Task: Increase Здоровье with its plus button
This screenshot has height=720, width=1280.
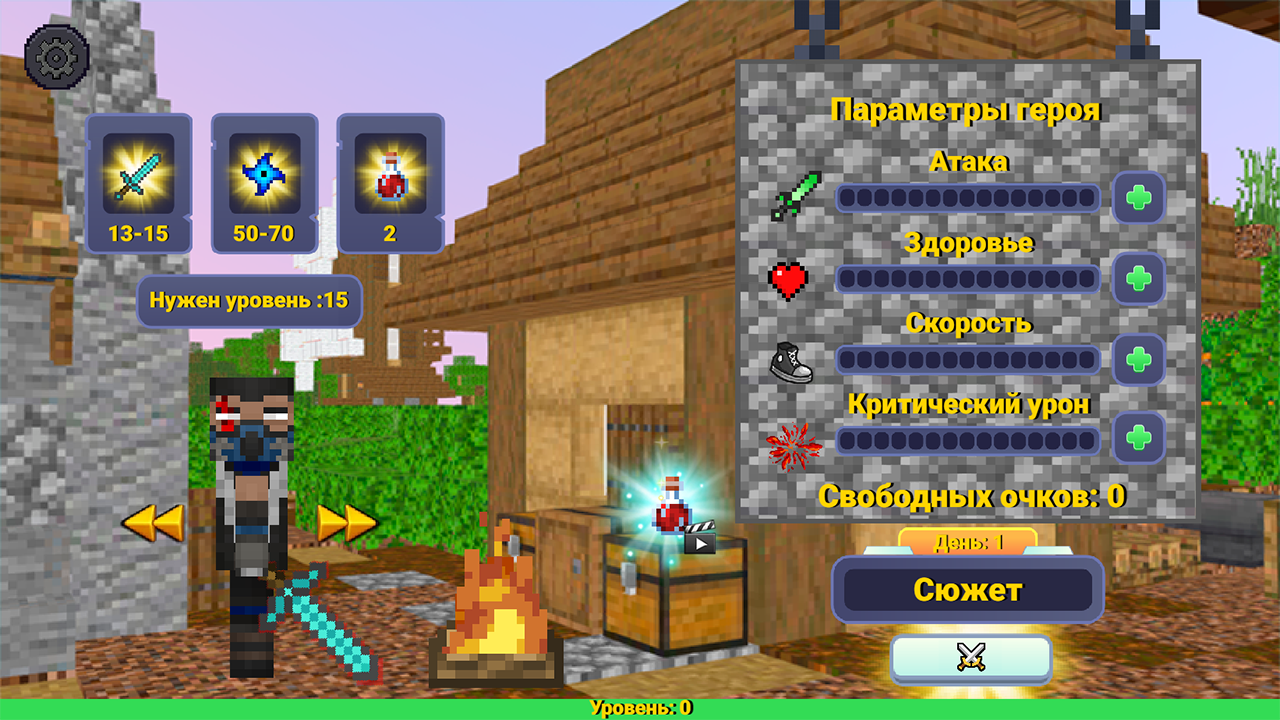Action: pos(1140,280)
